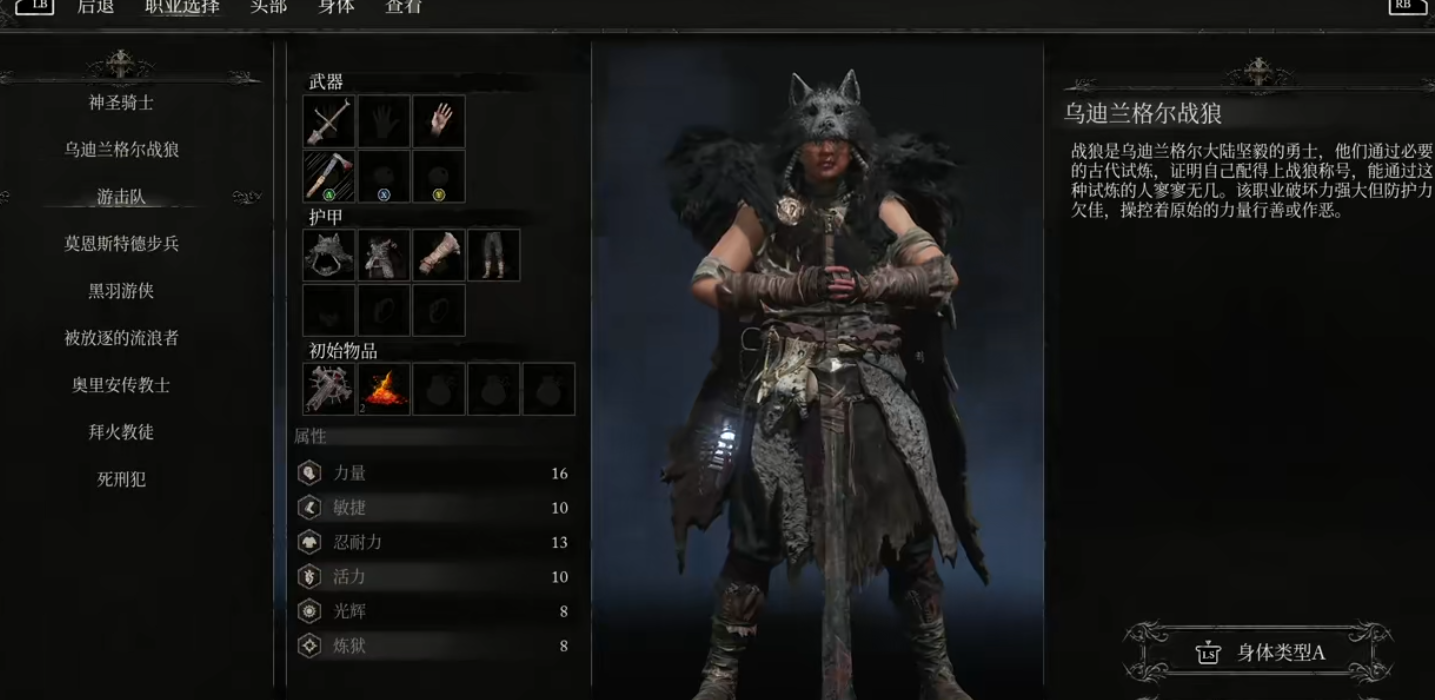Toggle the 身体类型A body type button
This screenshot has width=1435, height=700.
click(x=1260, y=653)
